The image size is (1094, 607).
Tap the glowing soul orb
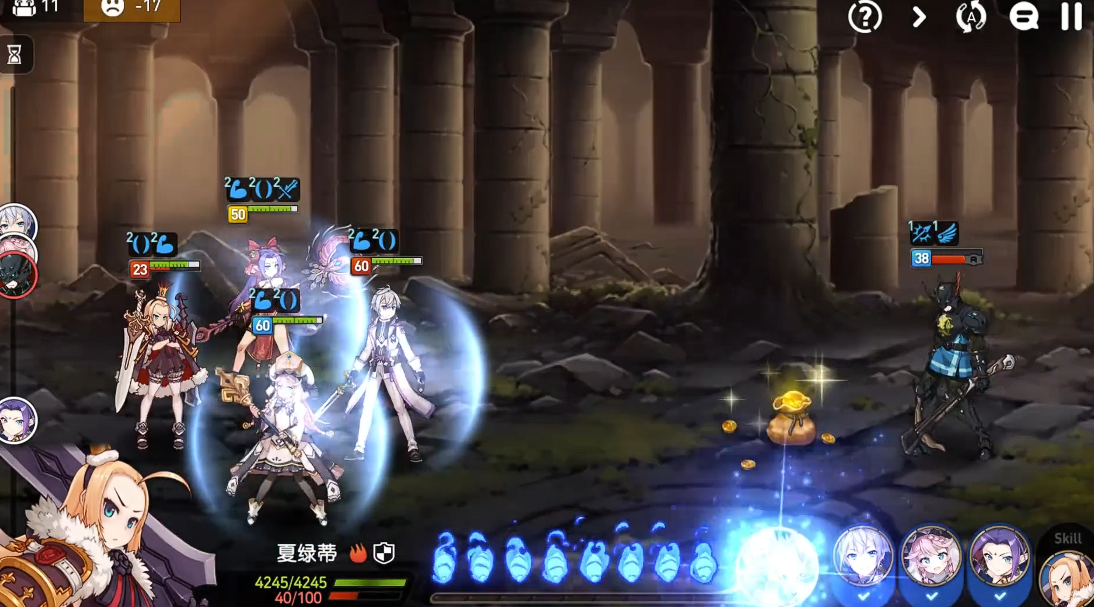pos(777,565)
